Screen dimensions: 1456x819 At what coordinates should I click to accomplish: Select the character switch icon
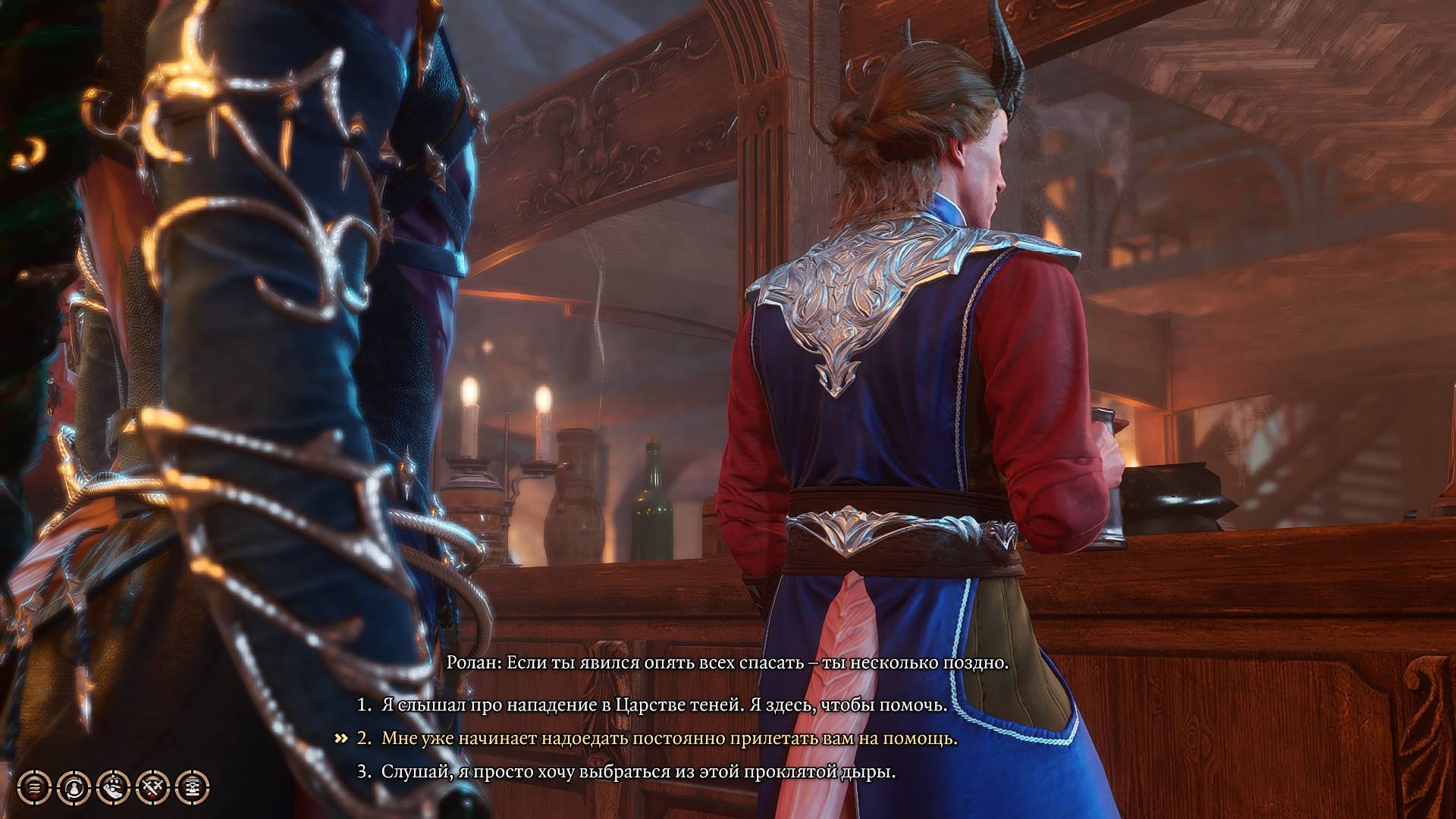tap(74, 787)
